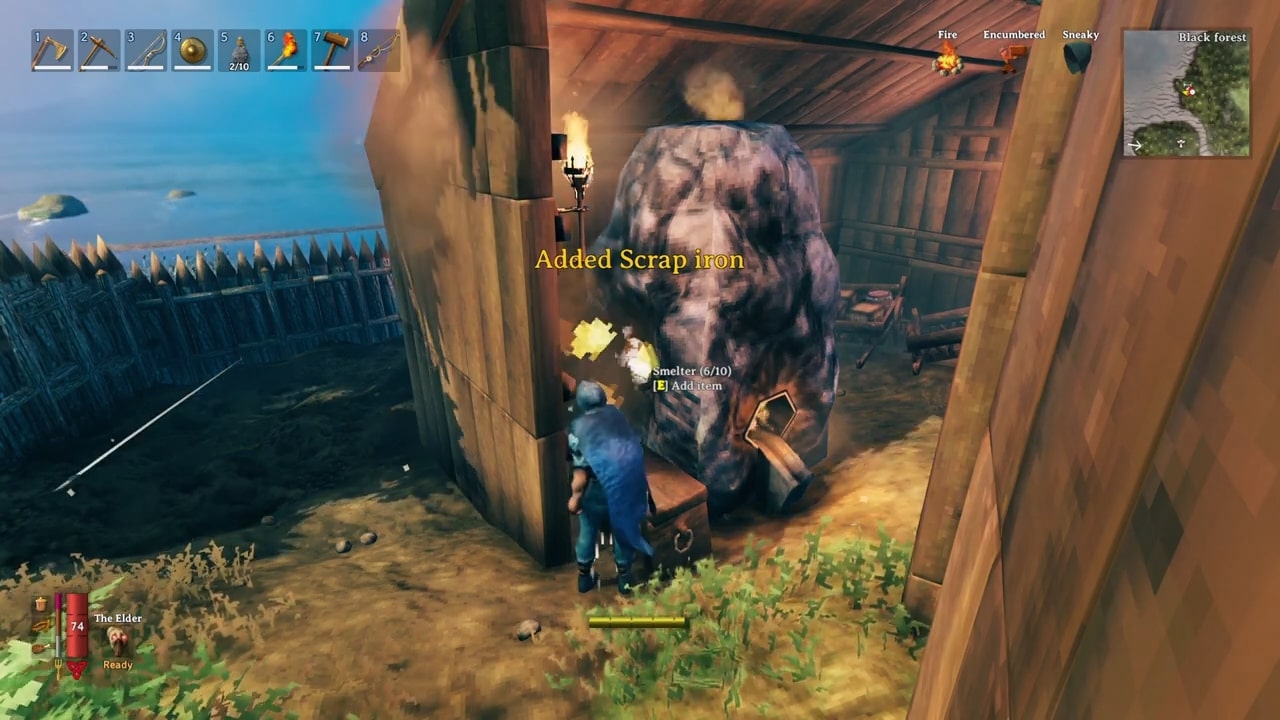Screen dimensions: 1280x720
Task: Toggle the hunger fork indicator
Action: coord(58,668)
